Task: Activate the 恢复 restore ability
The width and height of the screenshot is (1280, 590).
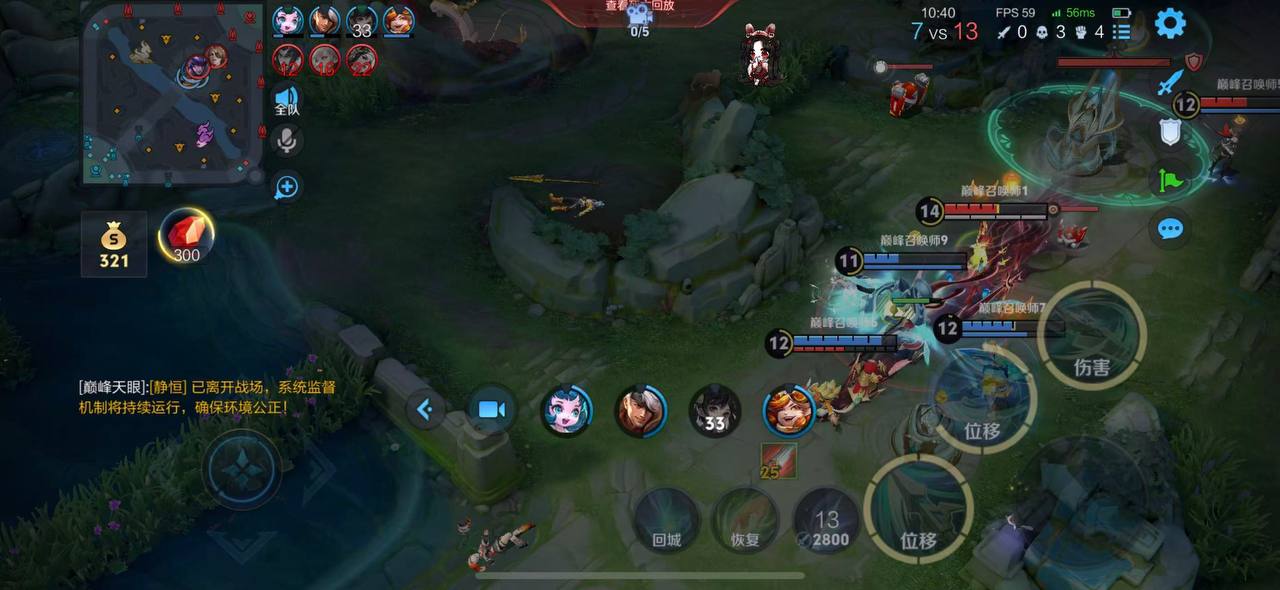Action: click(x=745, y=520)
